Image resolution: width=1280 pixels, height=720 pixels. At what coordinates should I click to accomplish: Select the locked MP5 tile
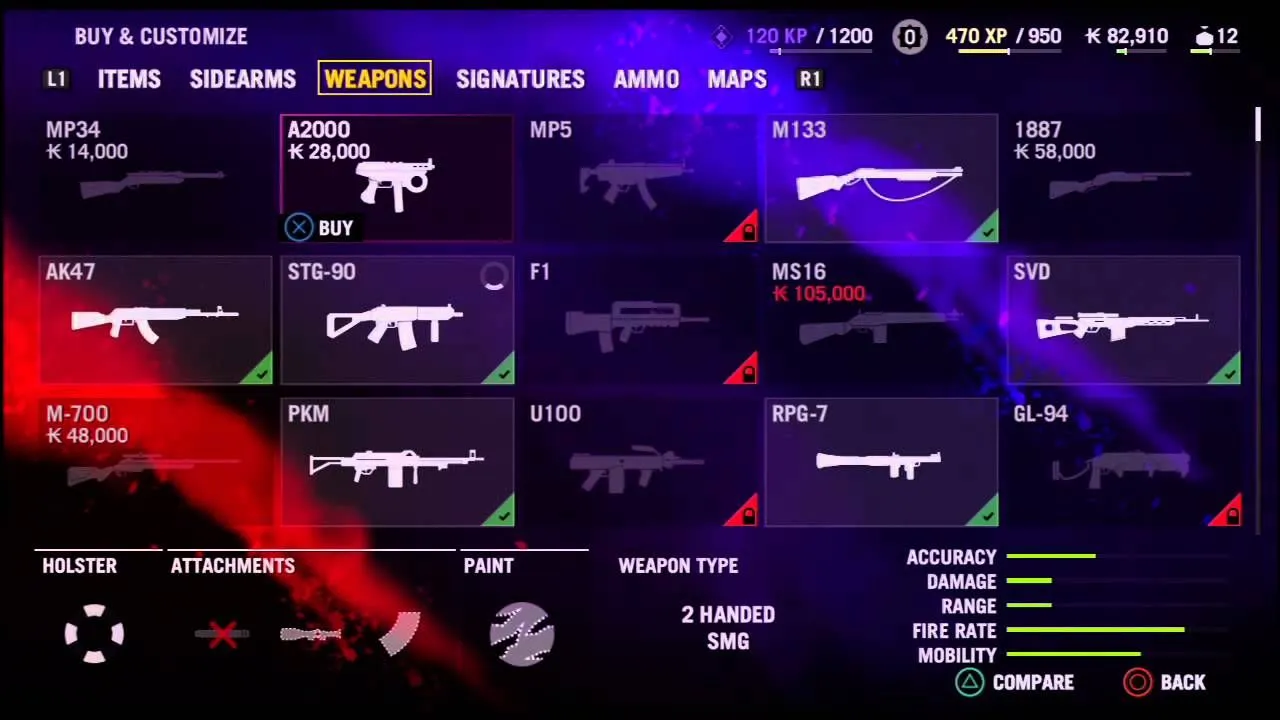click(x=639, y=178)
